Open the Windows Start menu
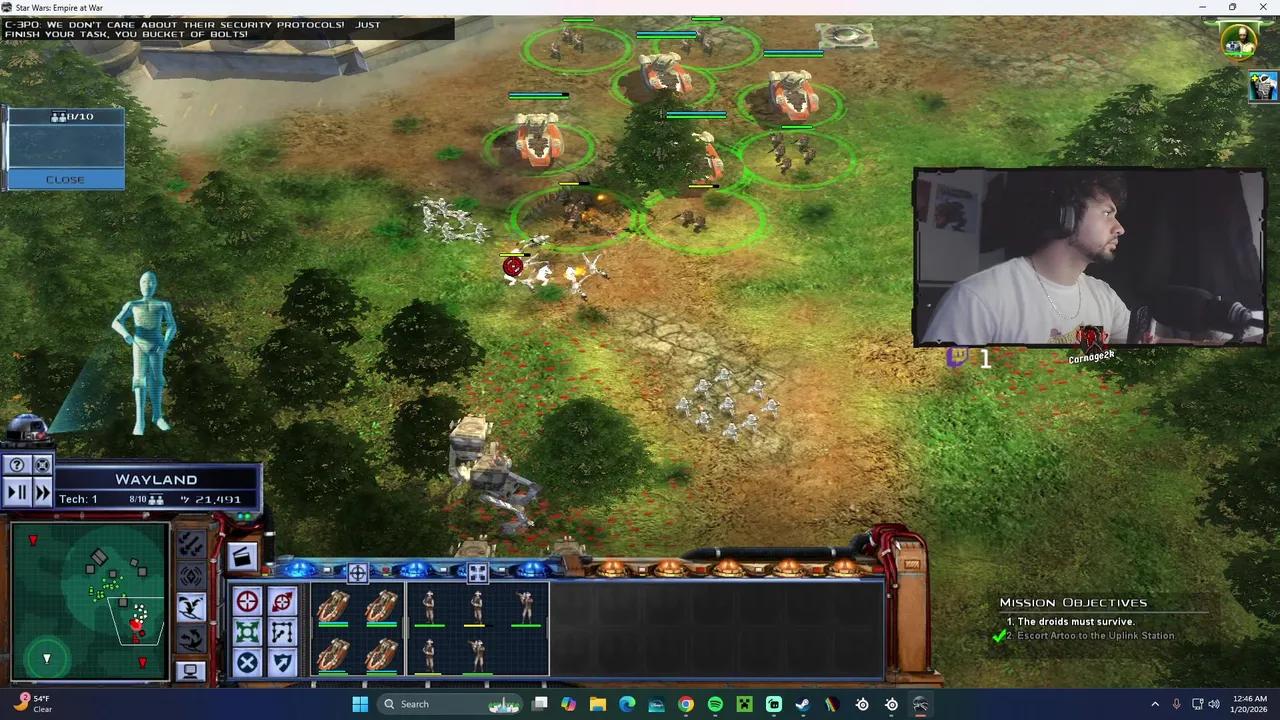The width and height of the screenshot is (1280, 720). [x=359, y=704]
